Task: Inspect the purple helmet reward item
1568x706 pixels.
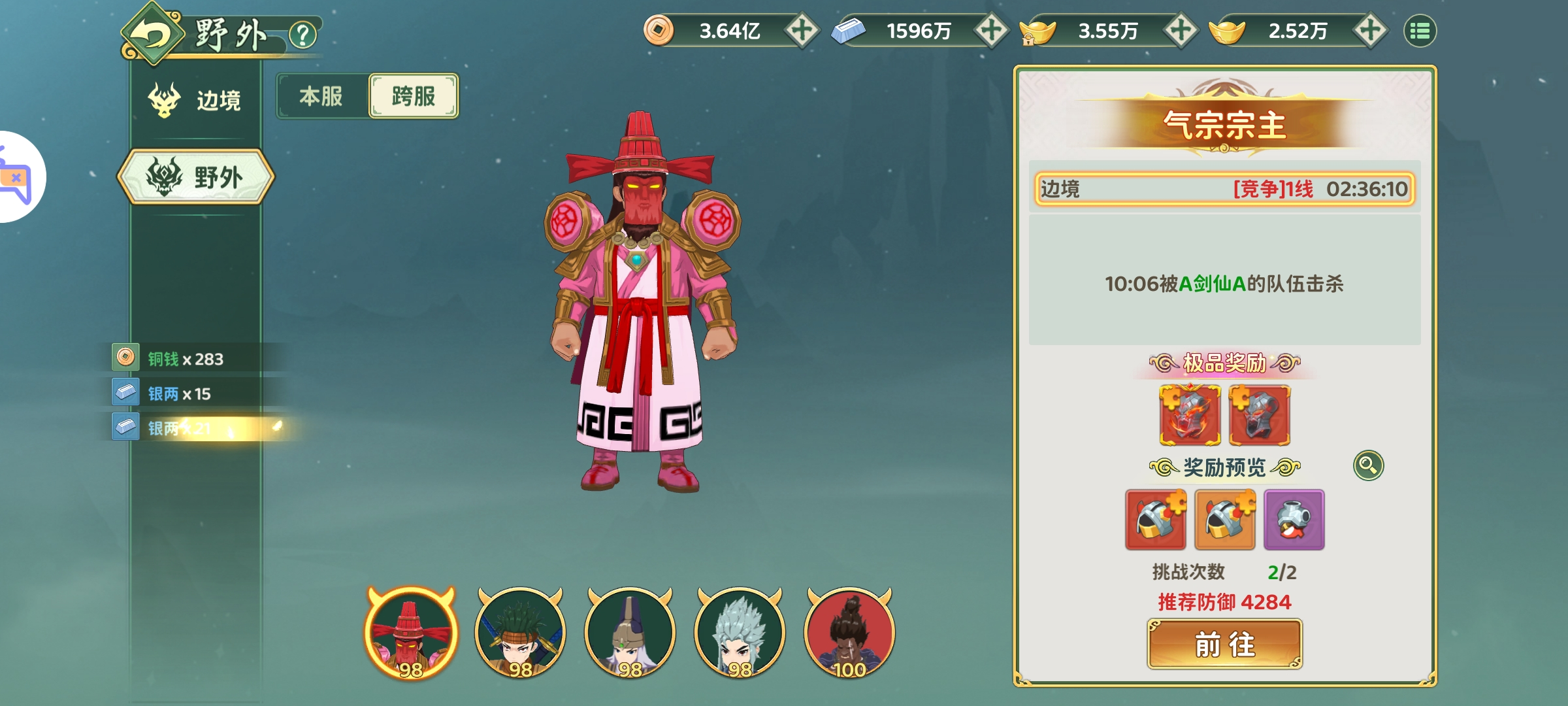Action: pyautogui.click(x=1294, y=520)
